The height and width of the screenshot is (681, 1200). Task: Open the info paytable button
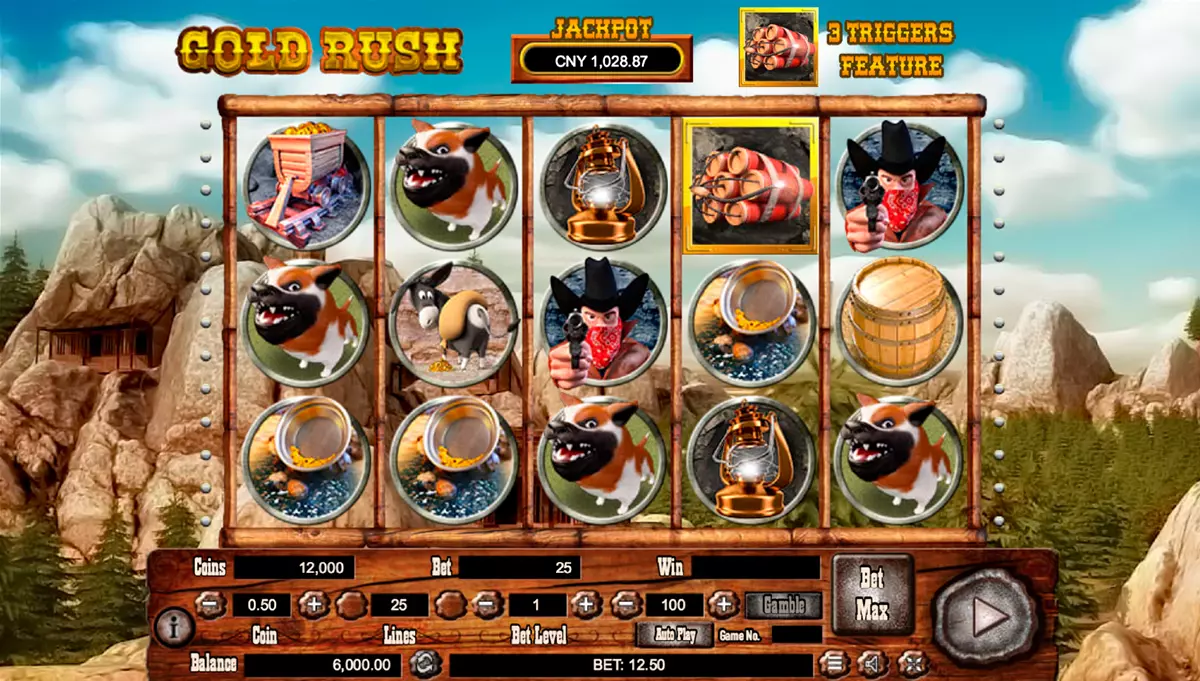[175, 627]
